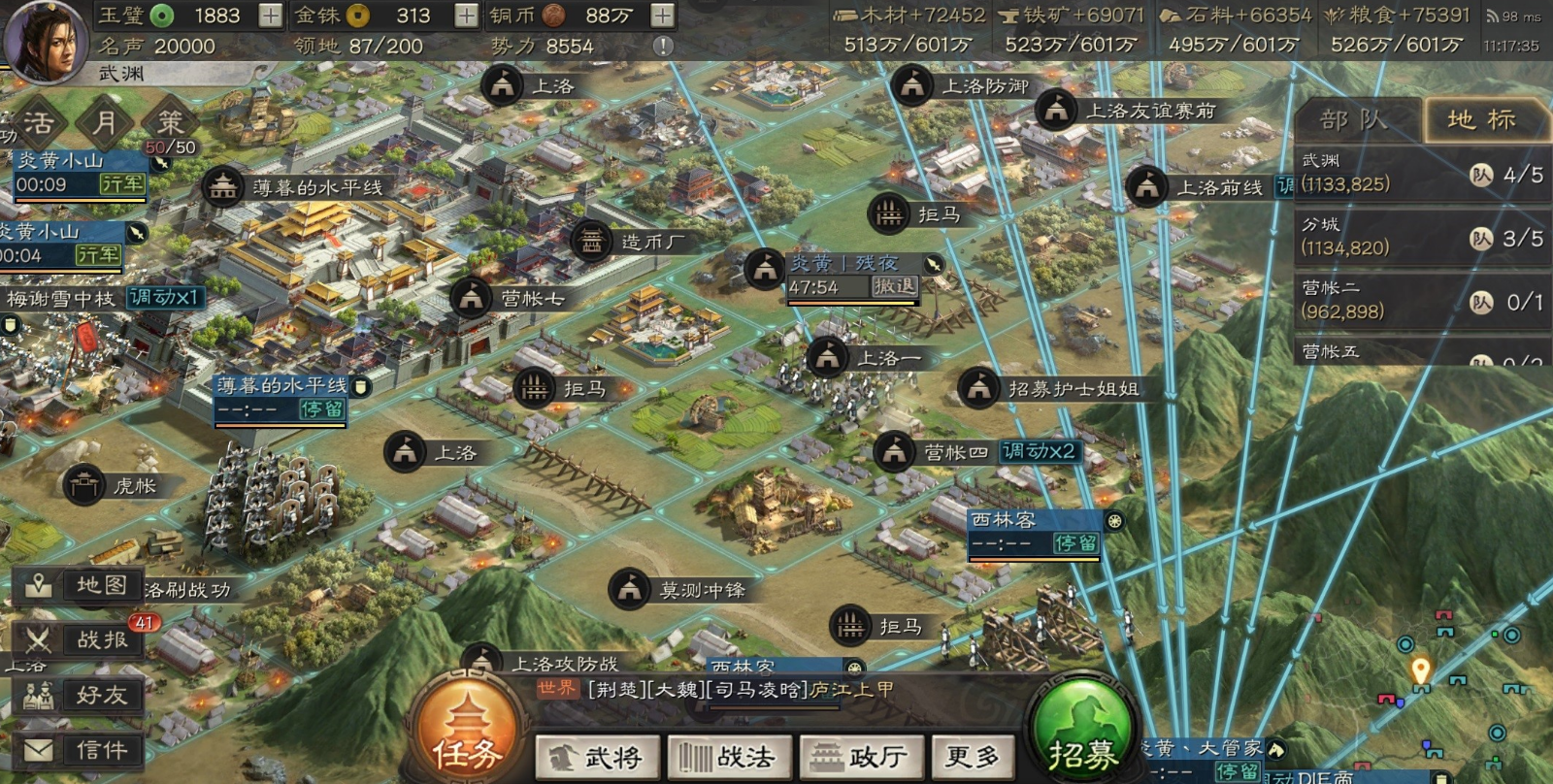
Task: Add 玉璧 jade with plus button
Action: pyautogui.click(x=271, y=16)
